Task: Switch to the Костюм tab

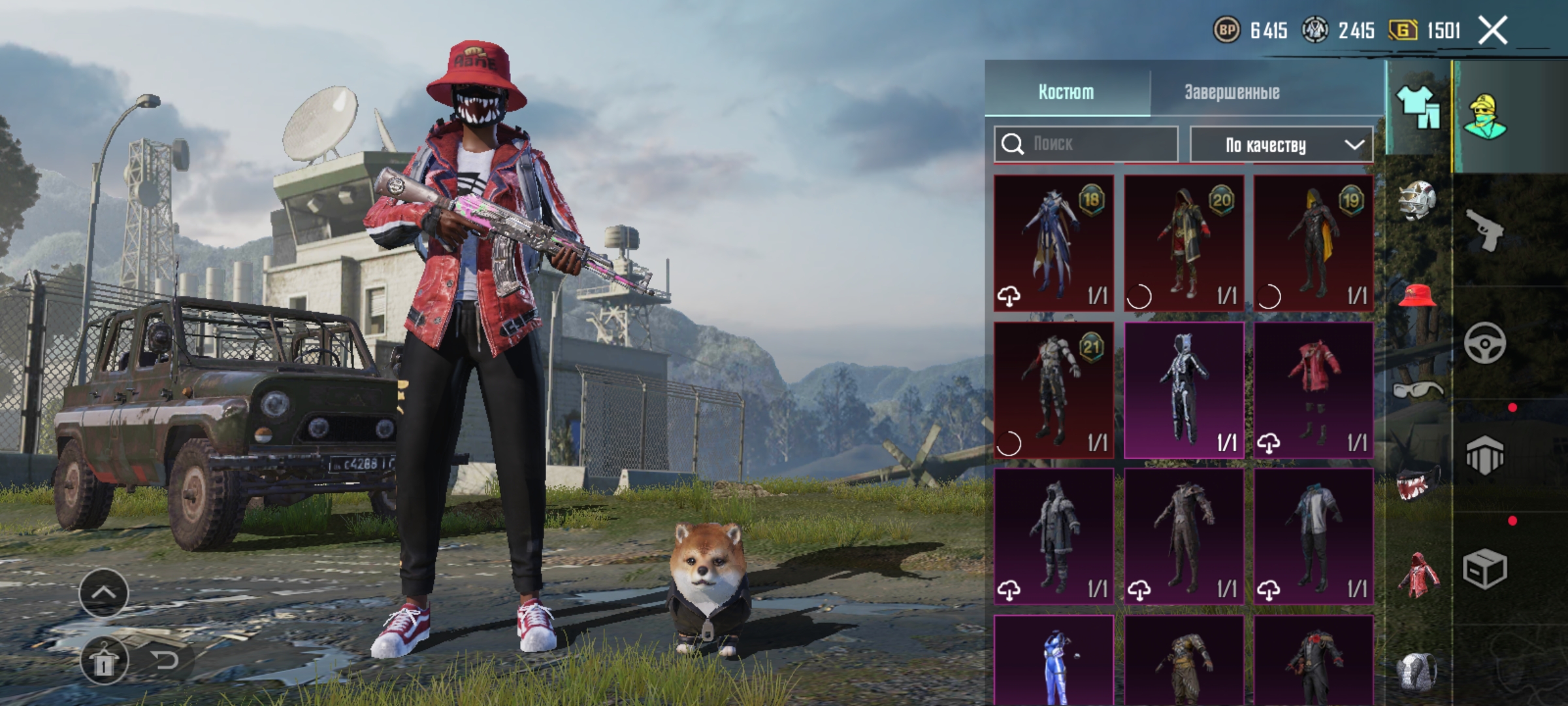Action: tap(1066, 92)
